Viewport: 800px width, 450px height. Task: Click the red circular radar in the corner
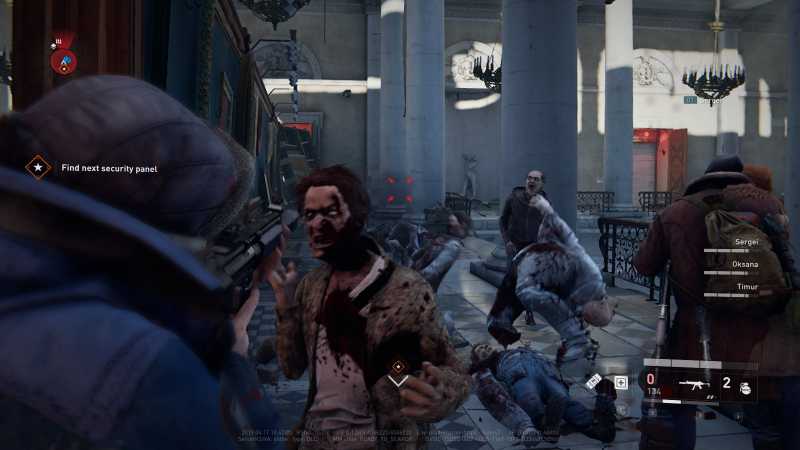click(x=62, y=61)
